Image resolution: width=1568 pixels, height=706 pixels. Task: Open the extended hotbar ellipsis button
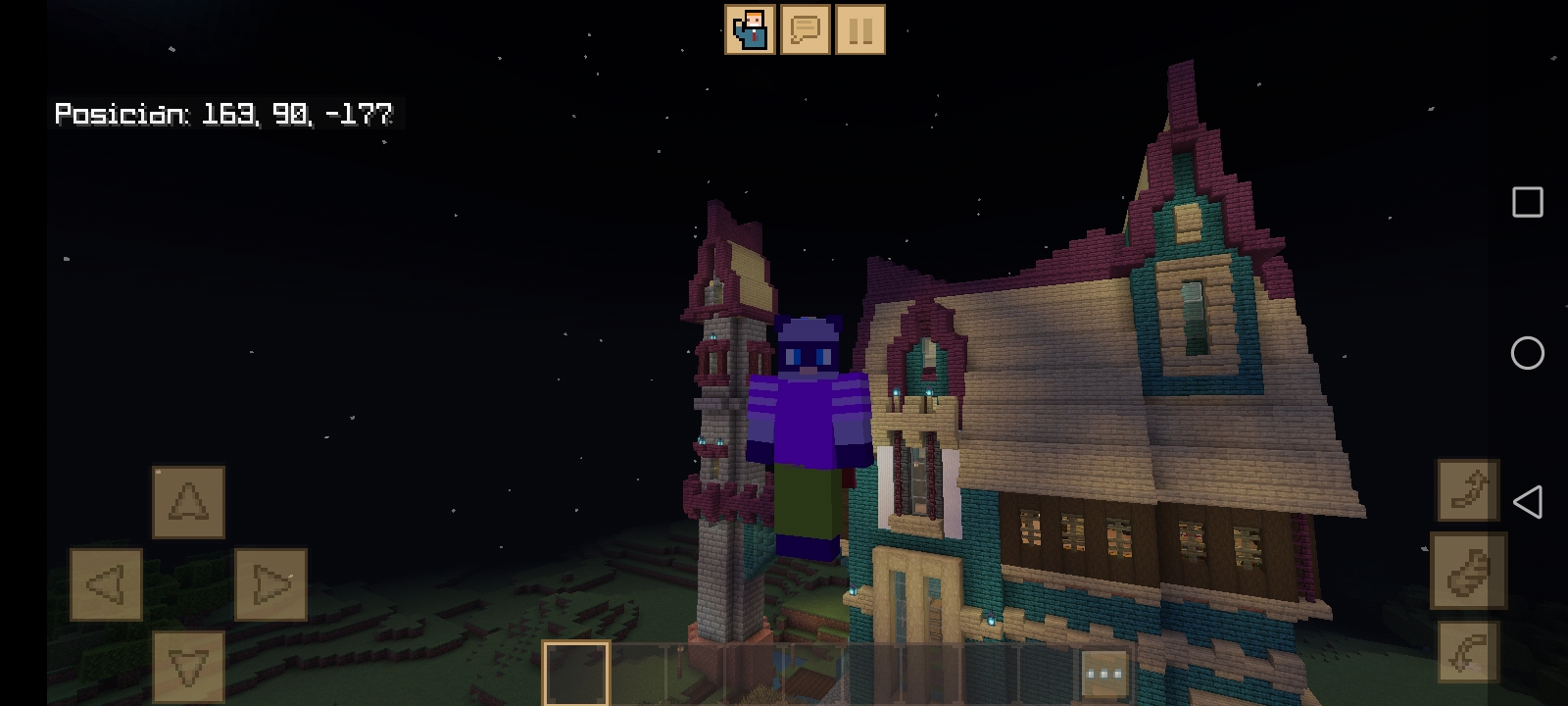[1103, 673]
